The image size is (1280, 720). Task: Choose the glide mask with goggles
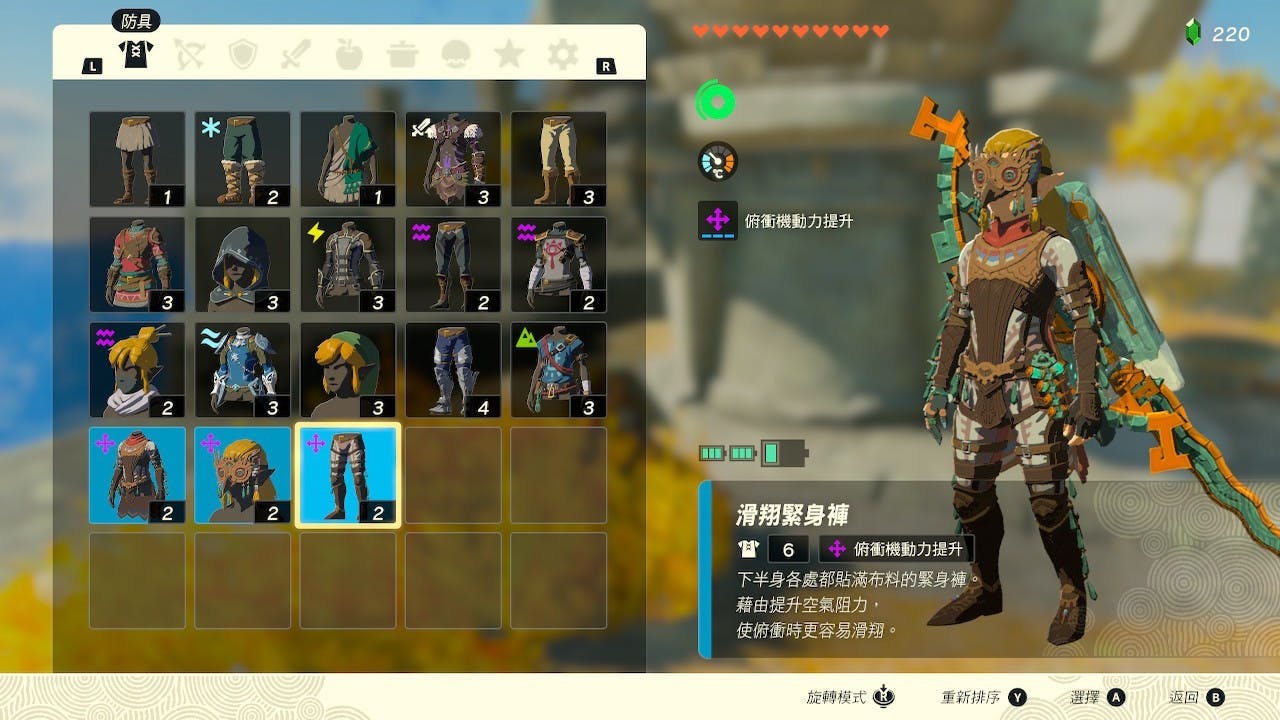[x=243, y=475]
